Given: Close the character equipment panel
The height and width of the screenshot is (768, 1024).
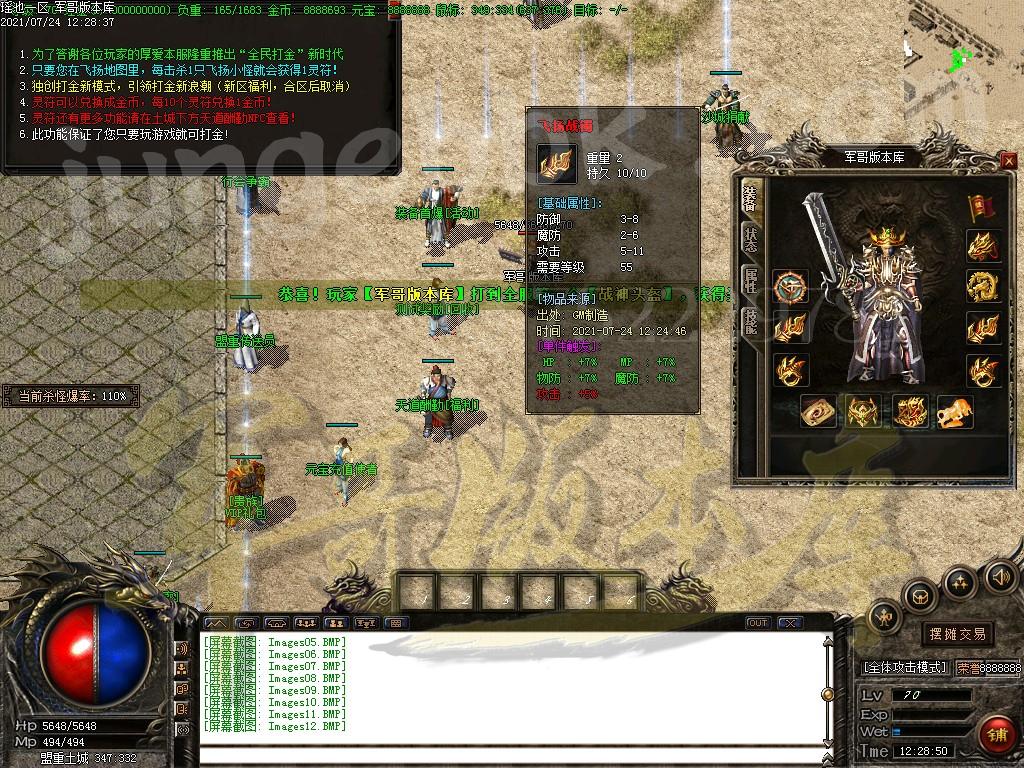Looking at the screenshot, I should (1008, 160).
